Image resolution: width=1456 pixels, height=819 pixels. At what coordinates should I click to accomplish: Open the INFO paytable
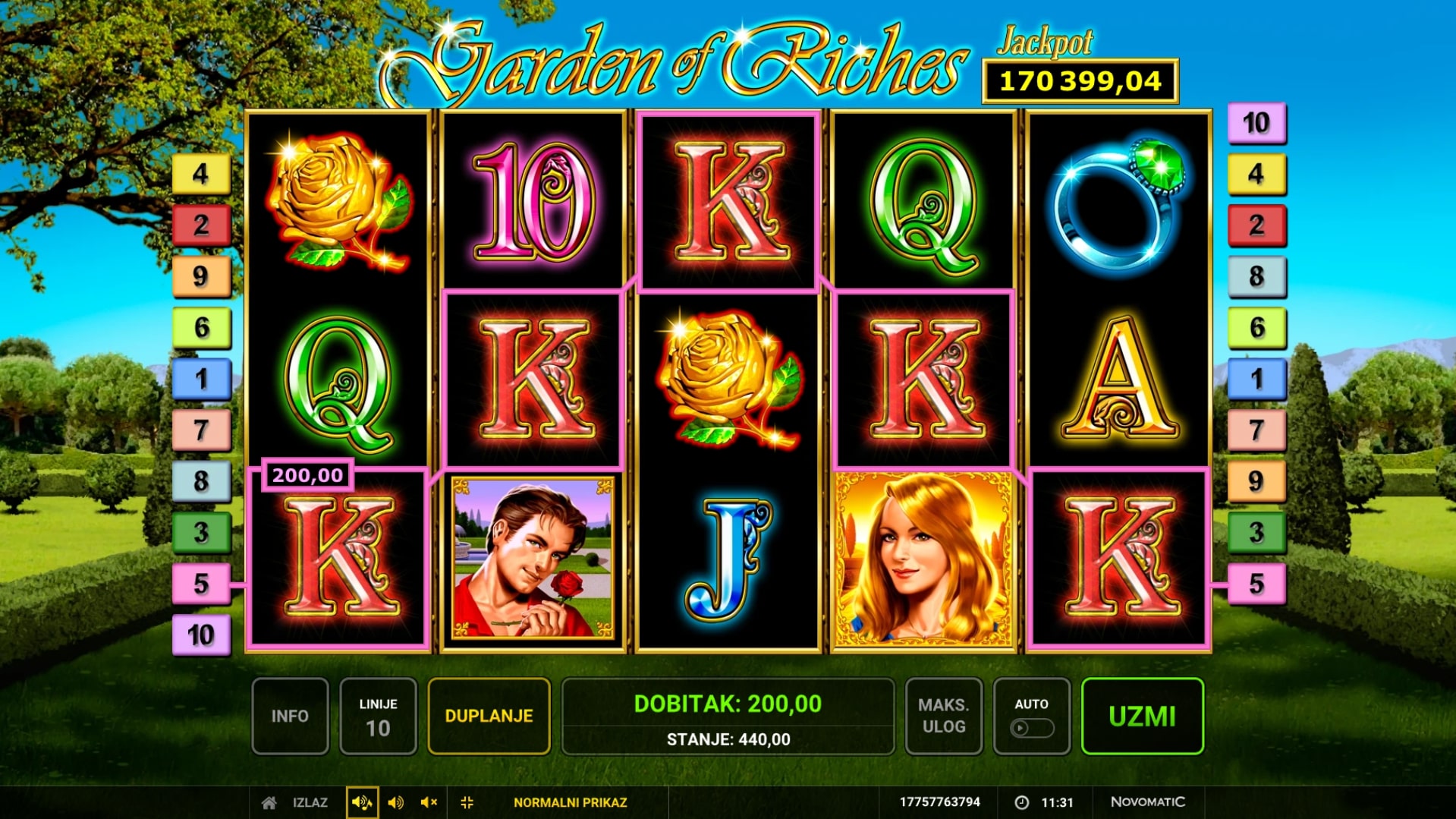(290, 716)
